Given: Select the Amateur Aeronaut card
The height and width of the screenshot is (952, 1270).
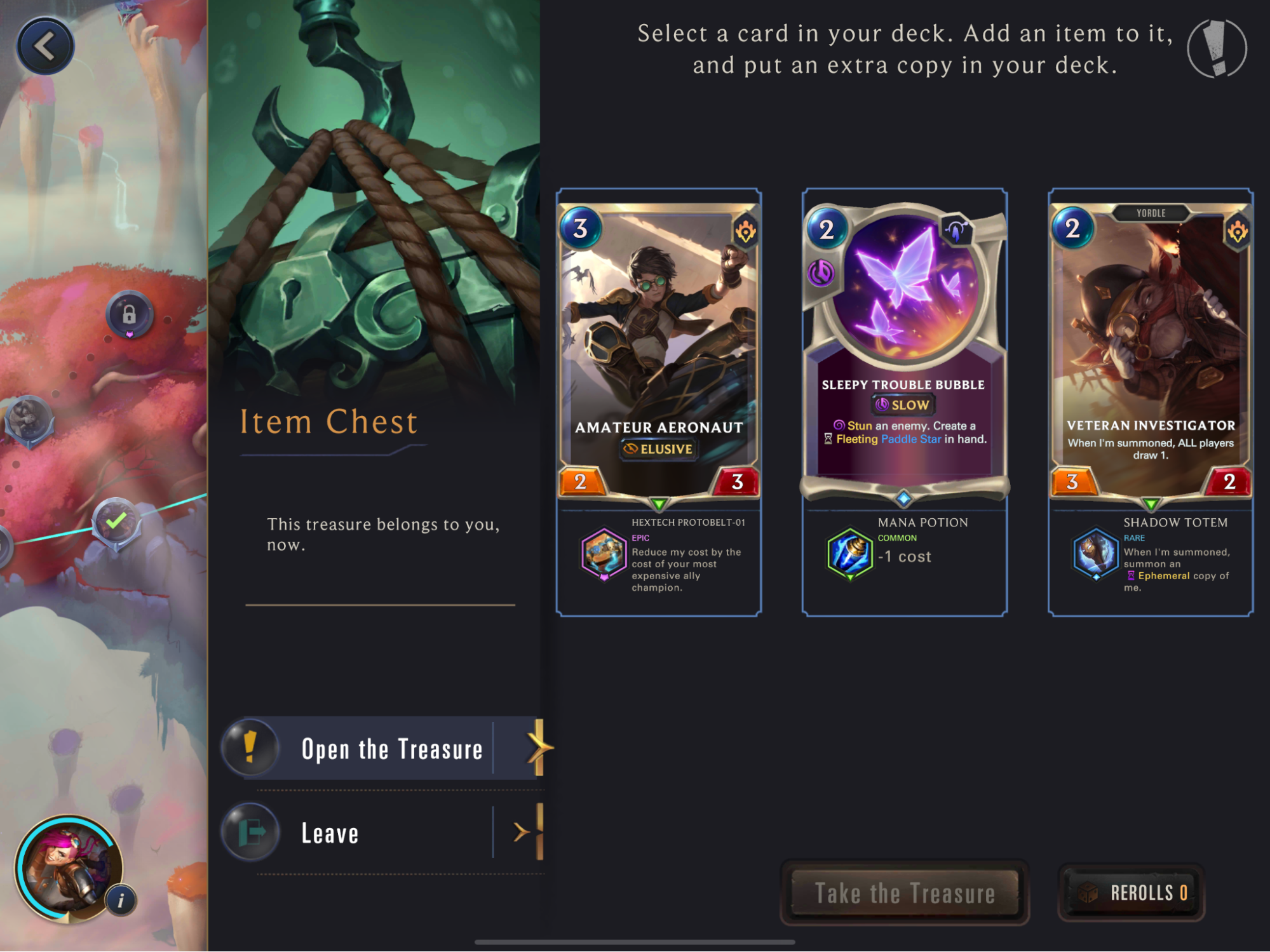Looking at the screenshot, I should pos(659,349).
